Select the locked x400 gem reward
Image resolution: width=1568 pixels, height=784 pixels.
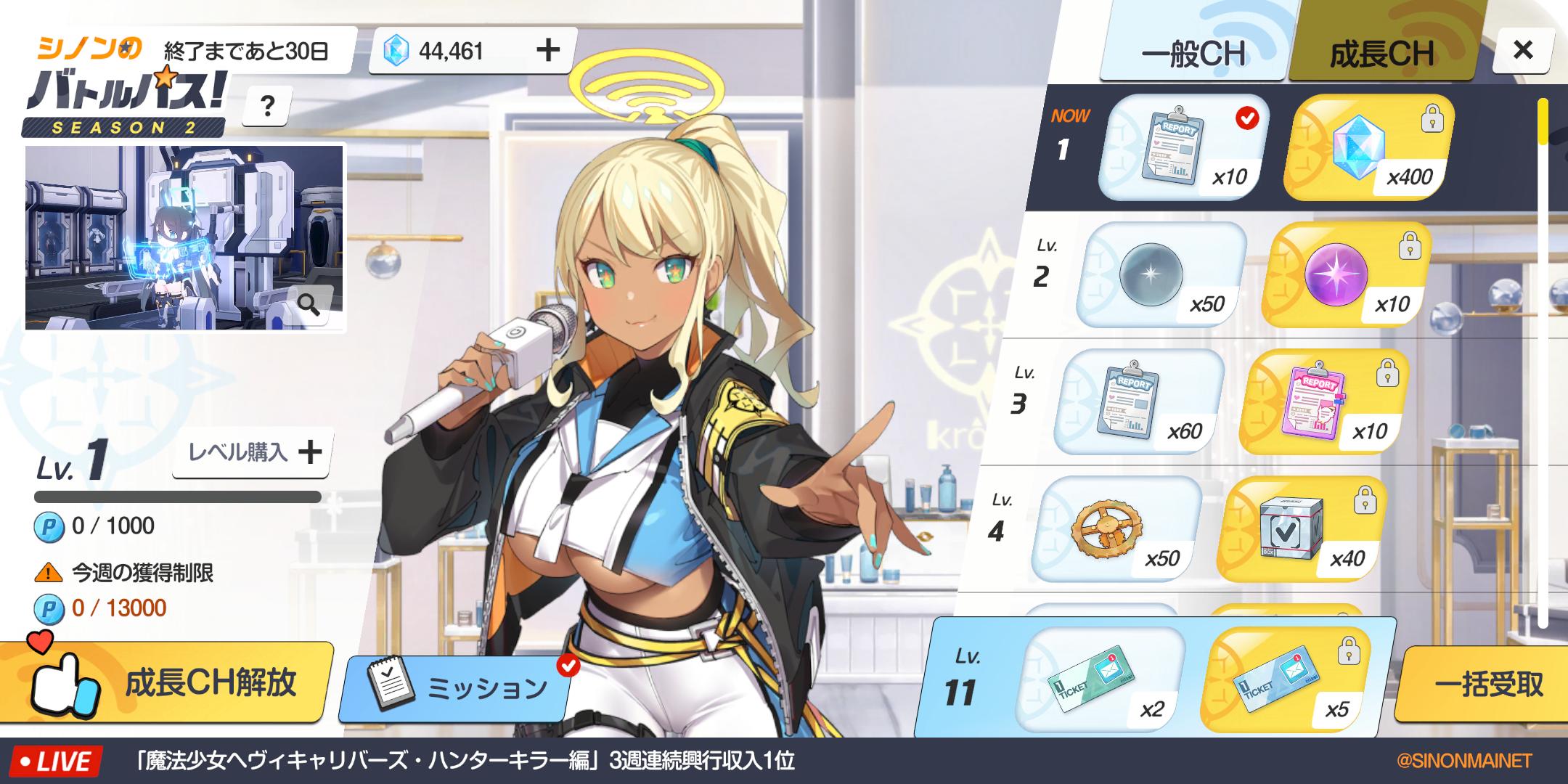pyautogui.click(x=1368, y=147)
